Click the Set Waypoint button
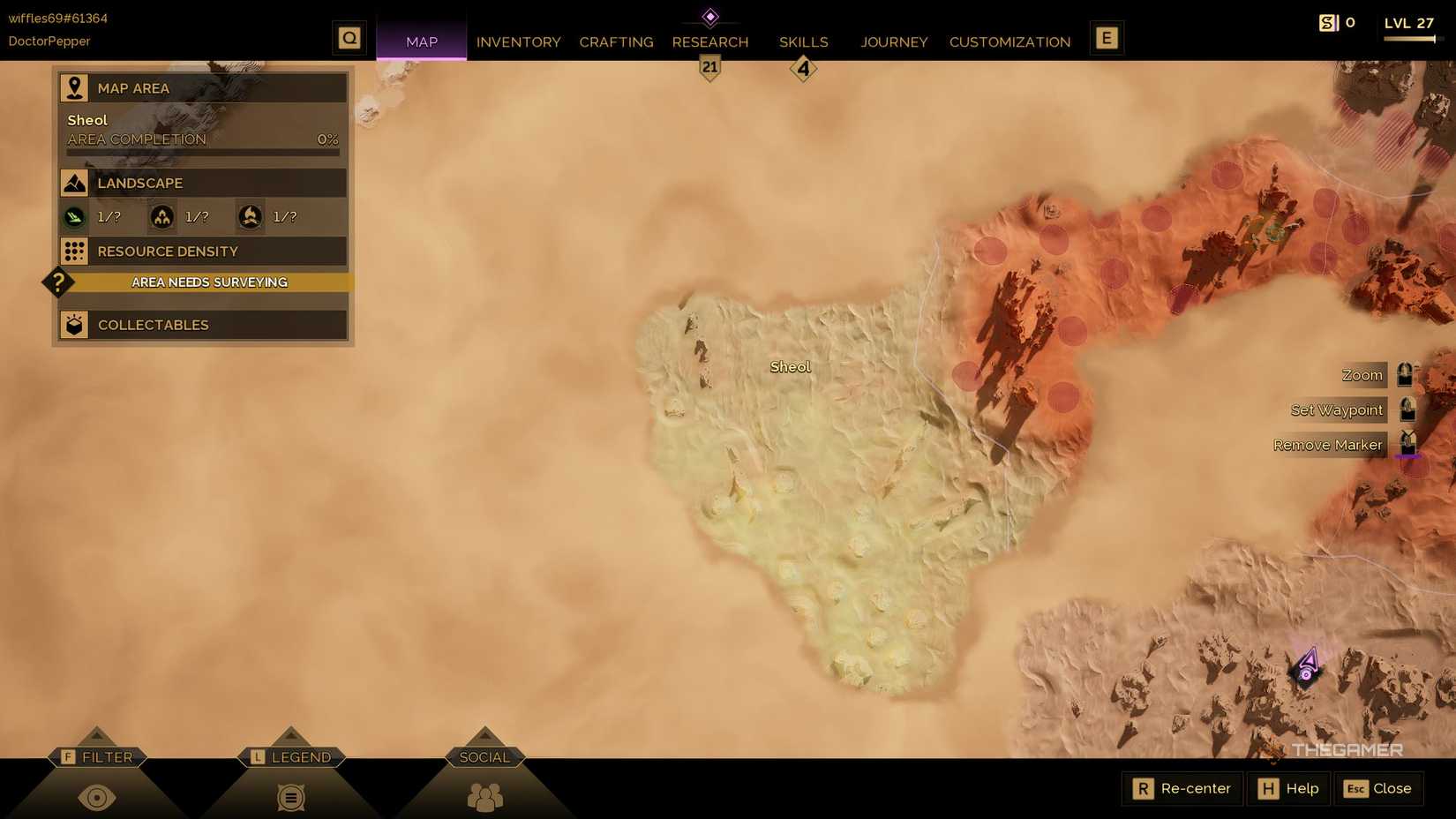 [1335, 409]
